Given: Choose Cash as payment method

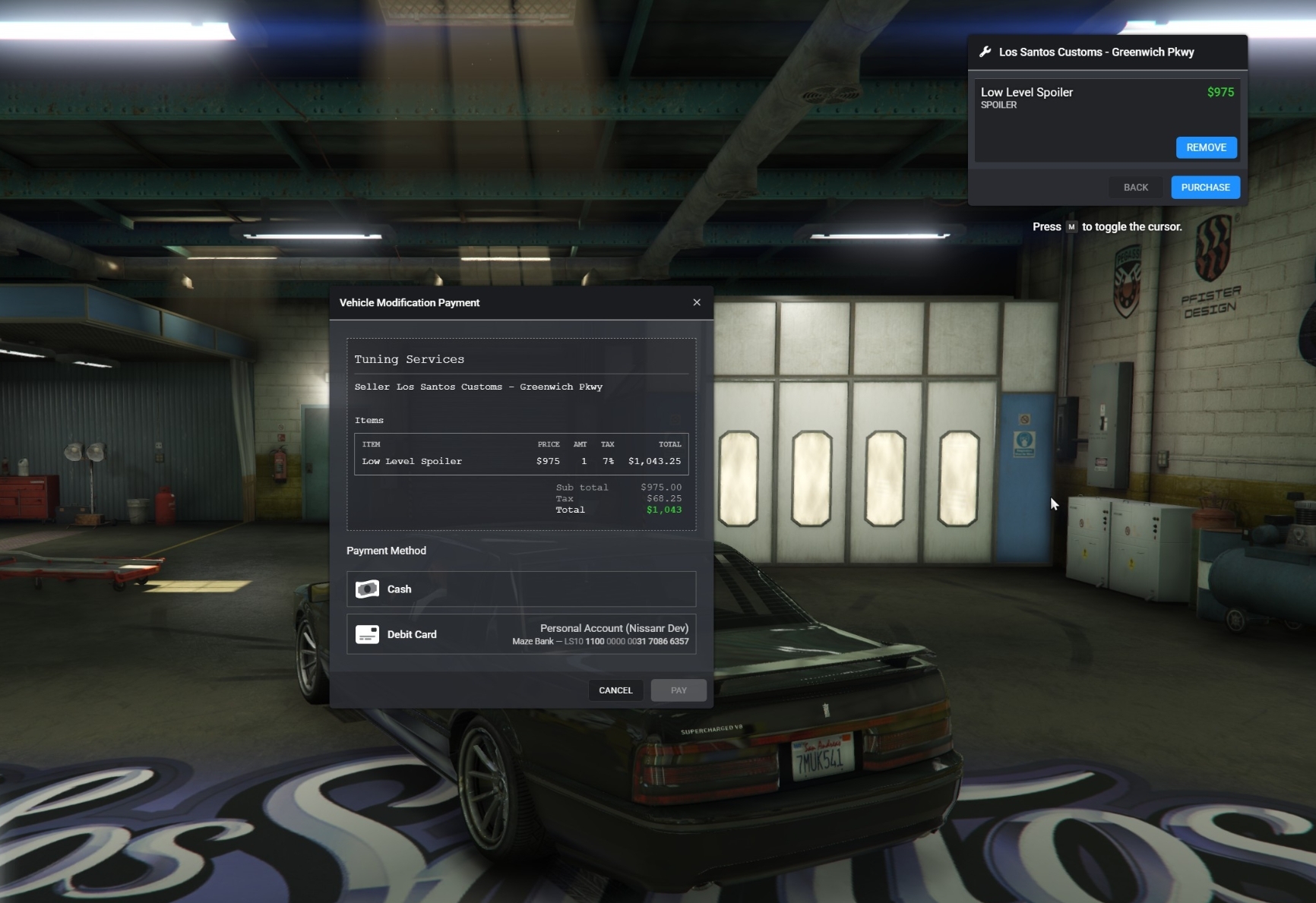Looking at the screenshot, I should pyautogui.click(x=520, y=589).
